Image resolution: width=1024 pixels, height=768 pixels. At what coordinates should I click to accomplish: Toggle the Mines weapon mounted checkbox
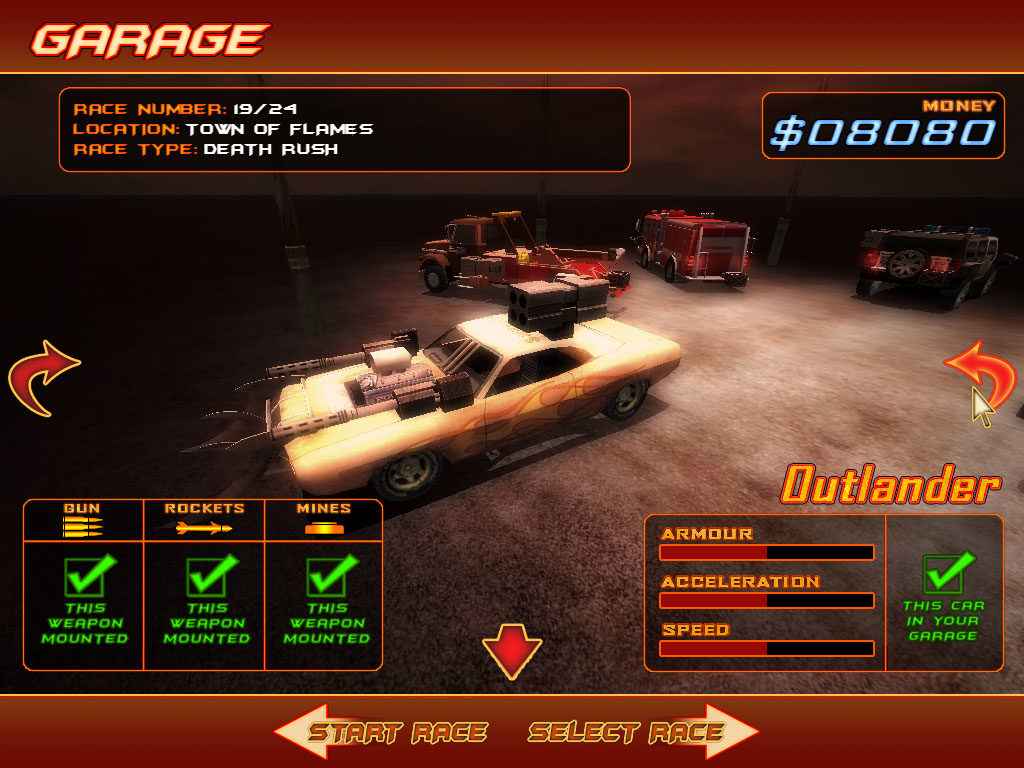[326, 576]
